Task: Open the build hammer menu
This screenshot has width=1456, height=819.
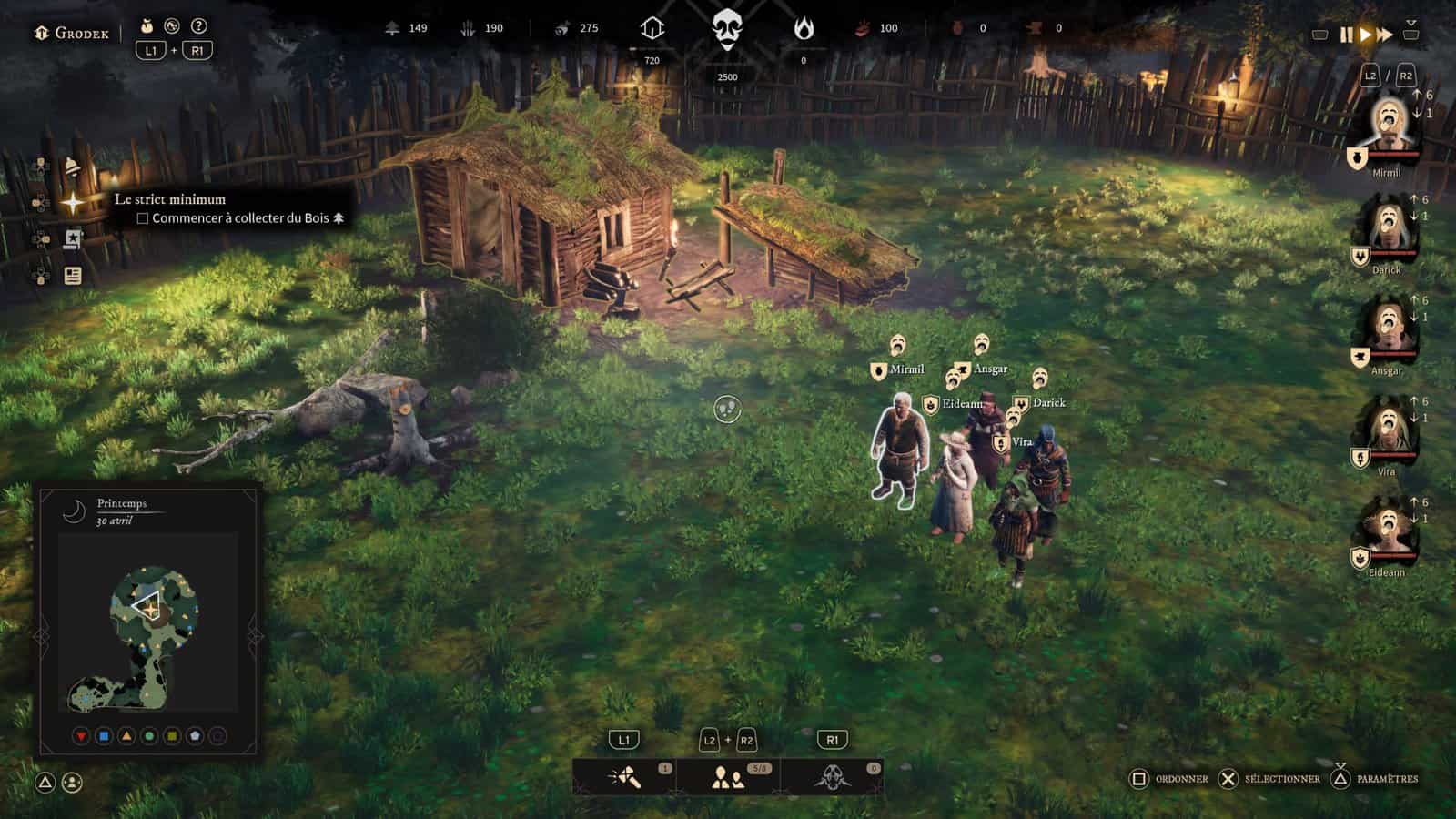Action: 625,777
